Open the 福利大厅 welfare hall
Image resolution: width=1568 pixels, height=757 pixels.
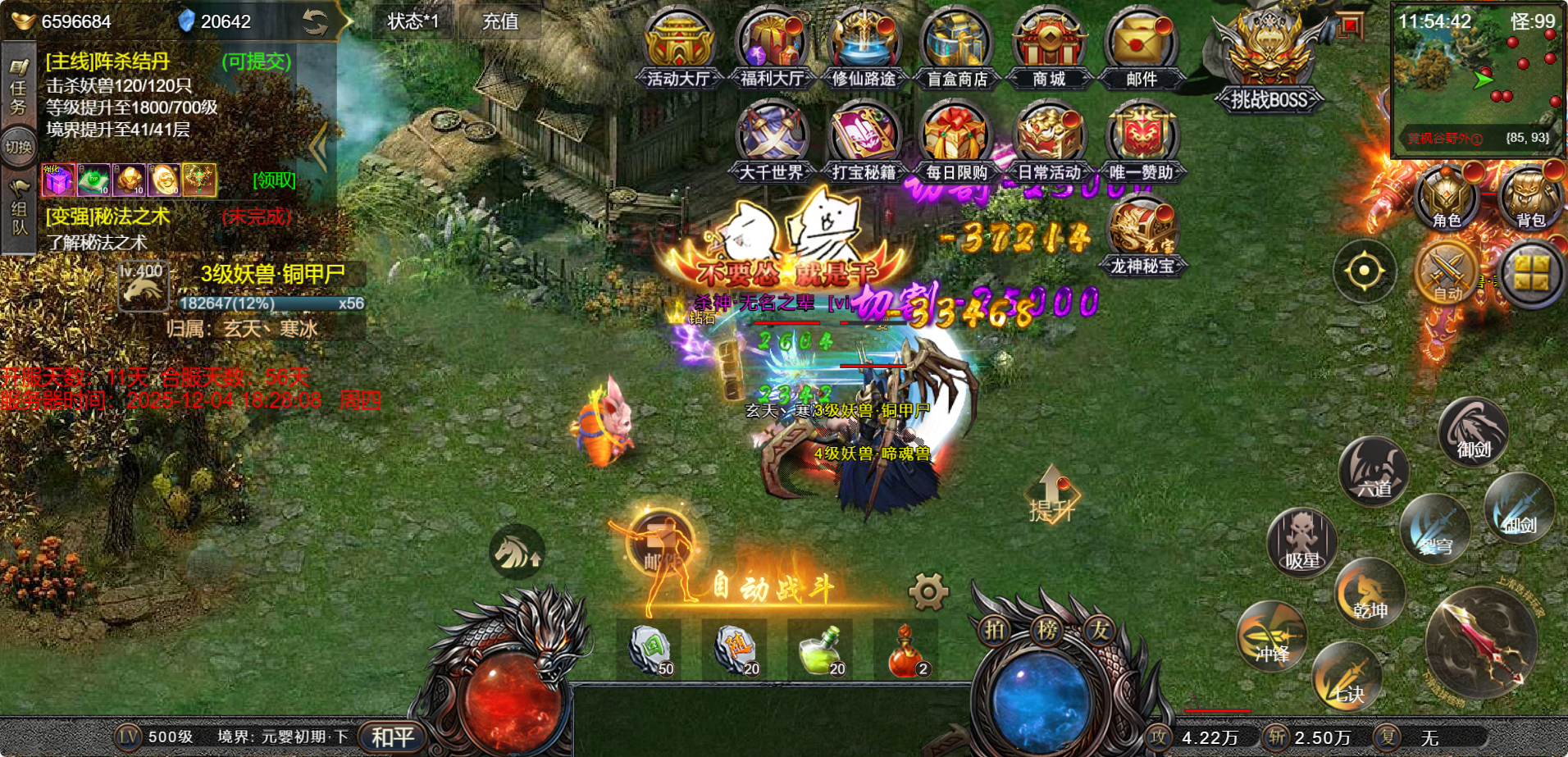tap(771, 47)
